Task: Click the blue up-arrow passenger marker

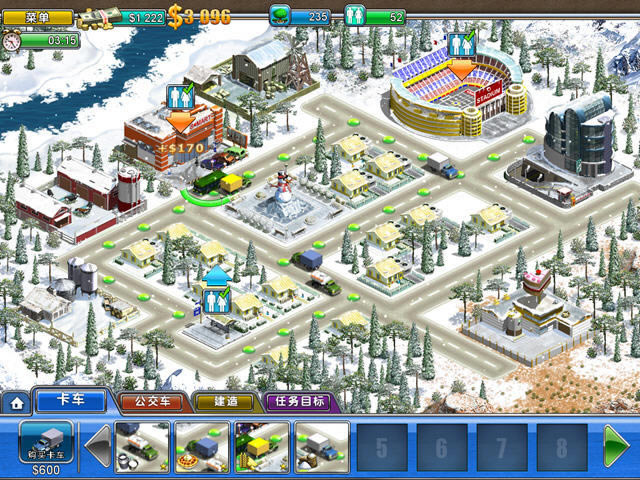Action: point(217,274)
